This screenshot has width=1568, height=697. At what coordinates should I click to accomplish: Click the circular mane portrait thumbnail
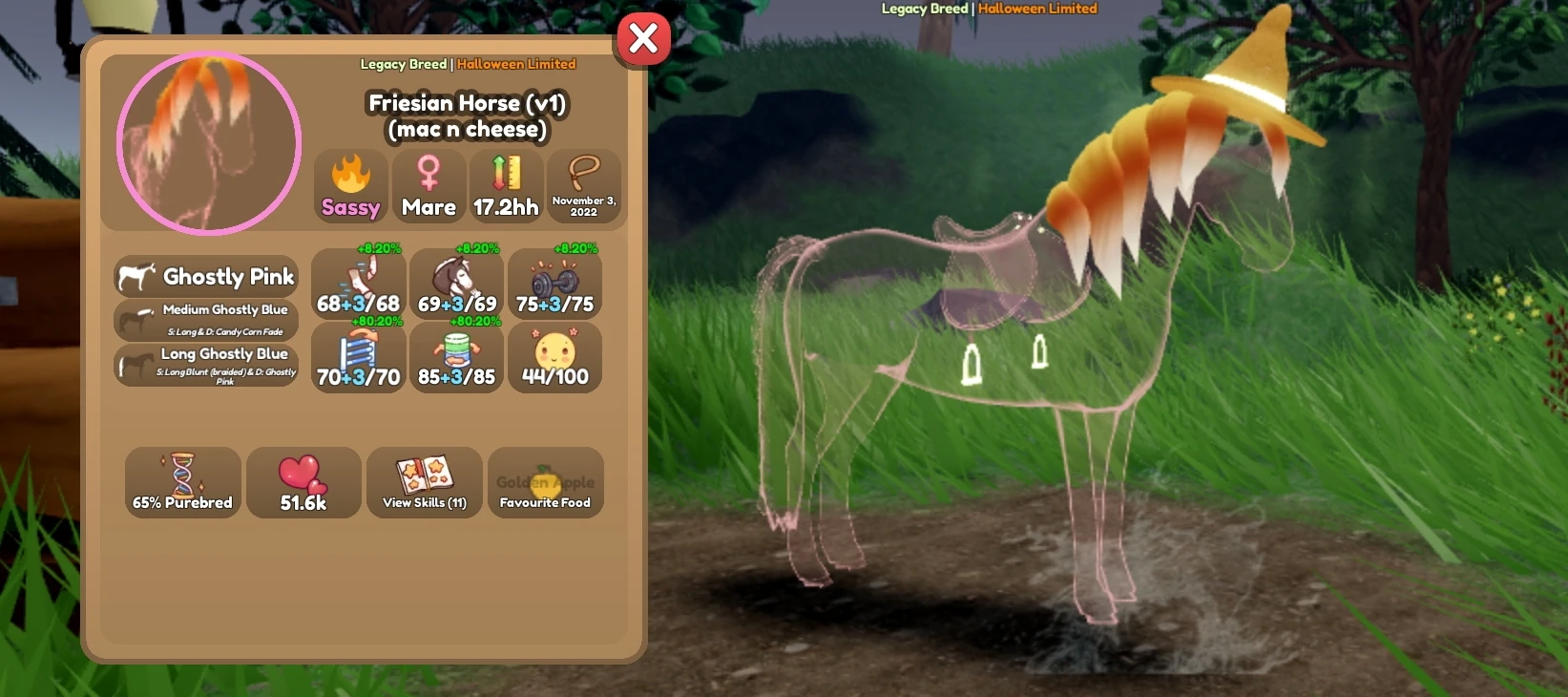click(206, 142)
